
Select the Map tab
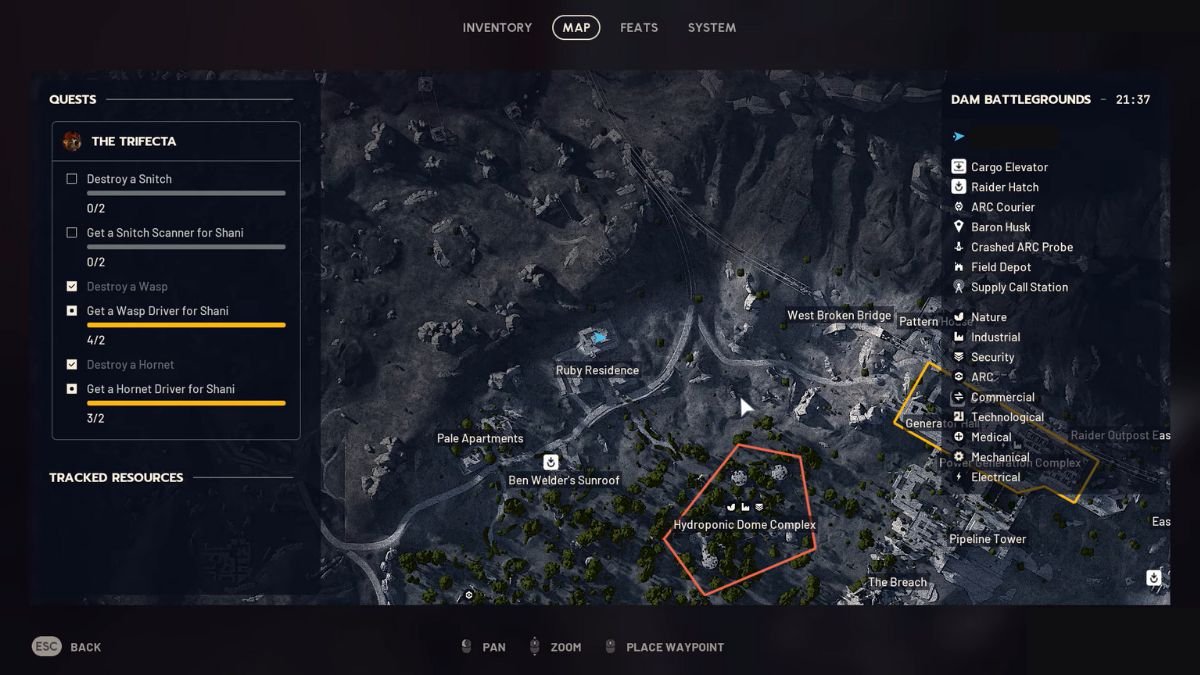coord(576,28)
